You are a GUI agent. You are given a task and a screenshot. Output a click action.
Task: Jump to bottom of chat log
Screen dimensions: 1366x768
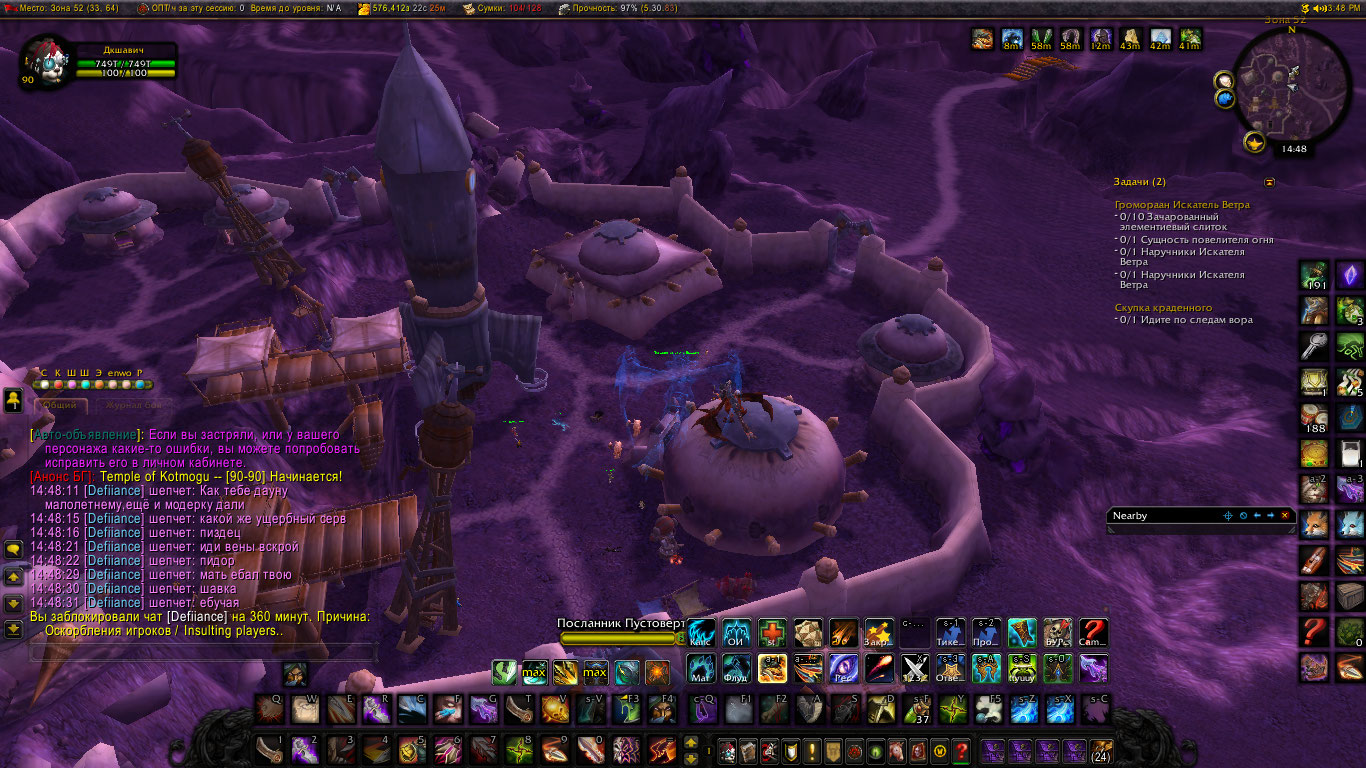click(14, 629)
